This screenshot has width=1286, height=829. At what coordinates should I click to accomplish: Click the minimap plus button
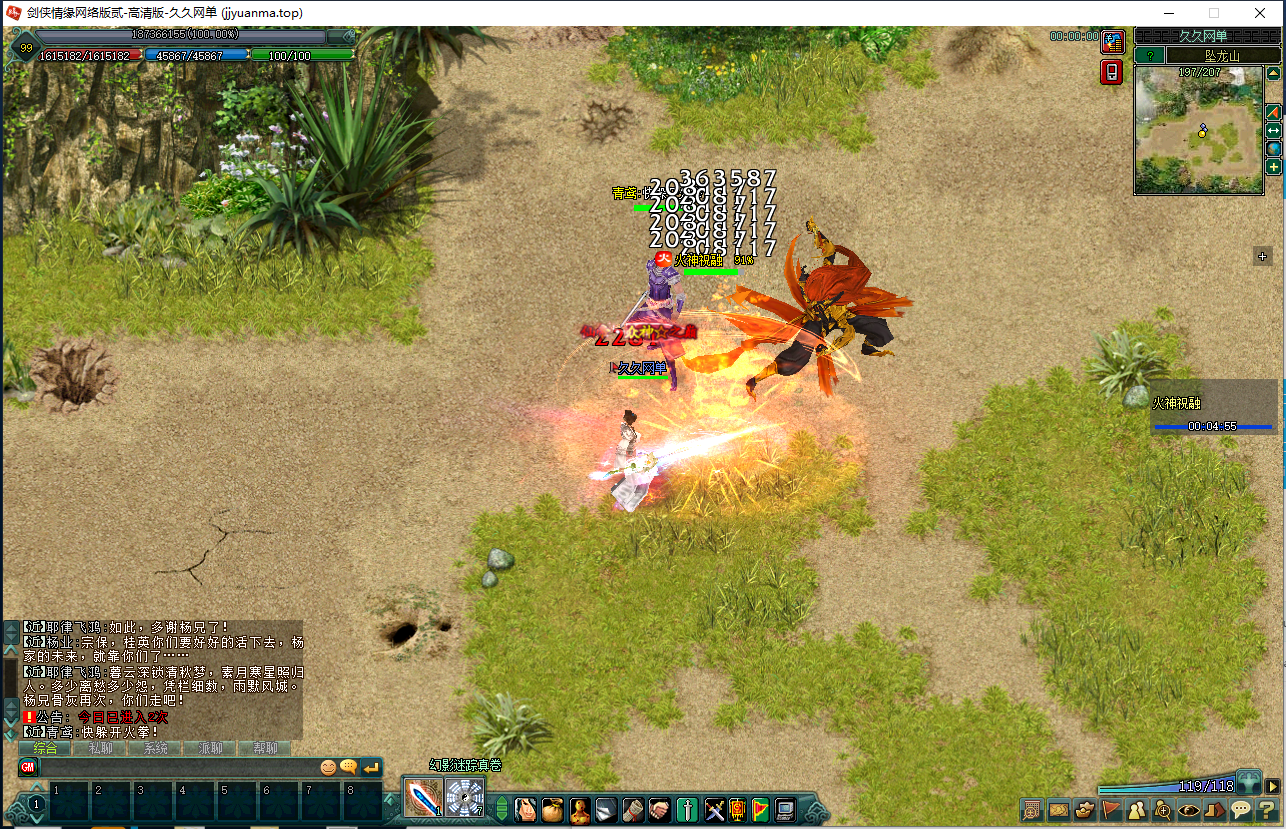[x=1274, y=167]
